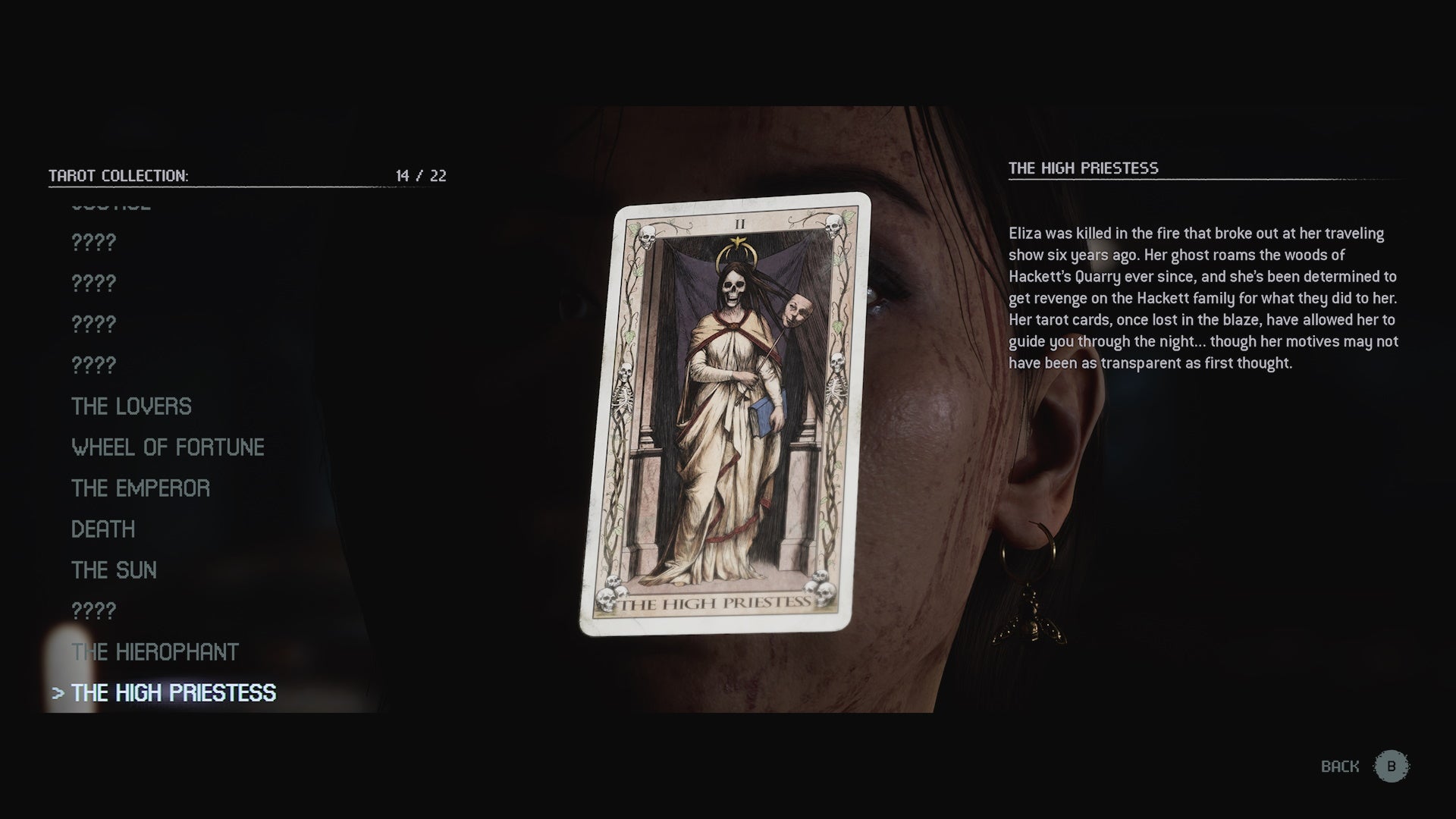
Task: Select the highlighted THE HIGH PRIESTESS entry
Action: (174, 692)
